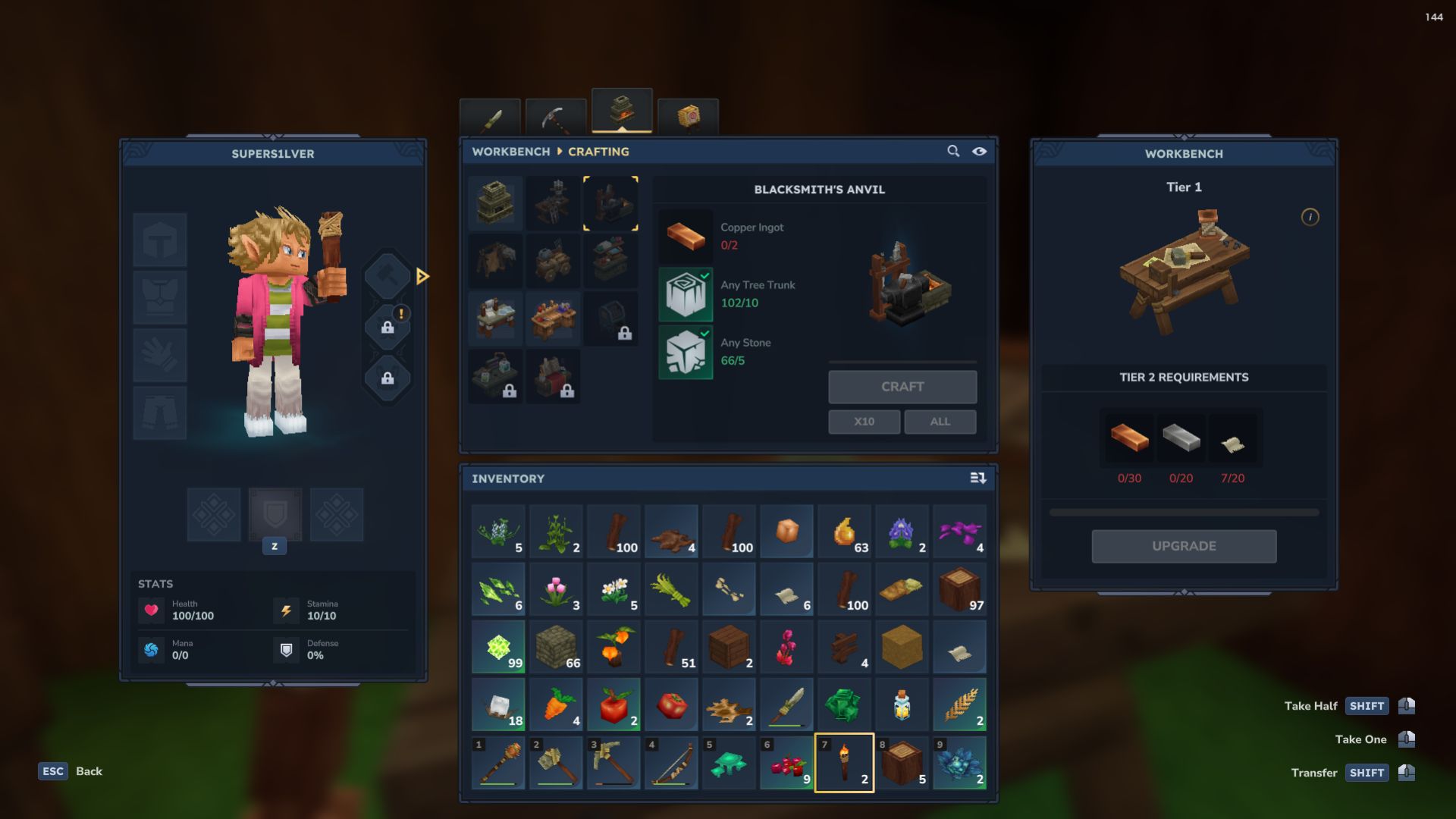Viewport: 1456px width, 819px height.
Task: Sort the inventory using the sort icon
Action: 977,478
